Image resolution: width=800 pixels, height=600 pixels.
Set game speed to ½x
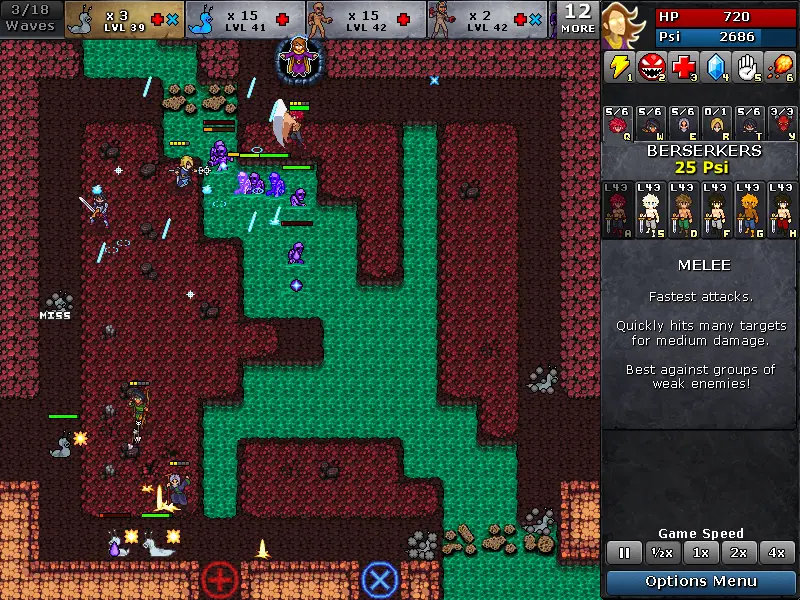pos(660,553)
